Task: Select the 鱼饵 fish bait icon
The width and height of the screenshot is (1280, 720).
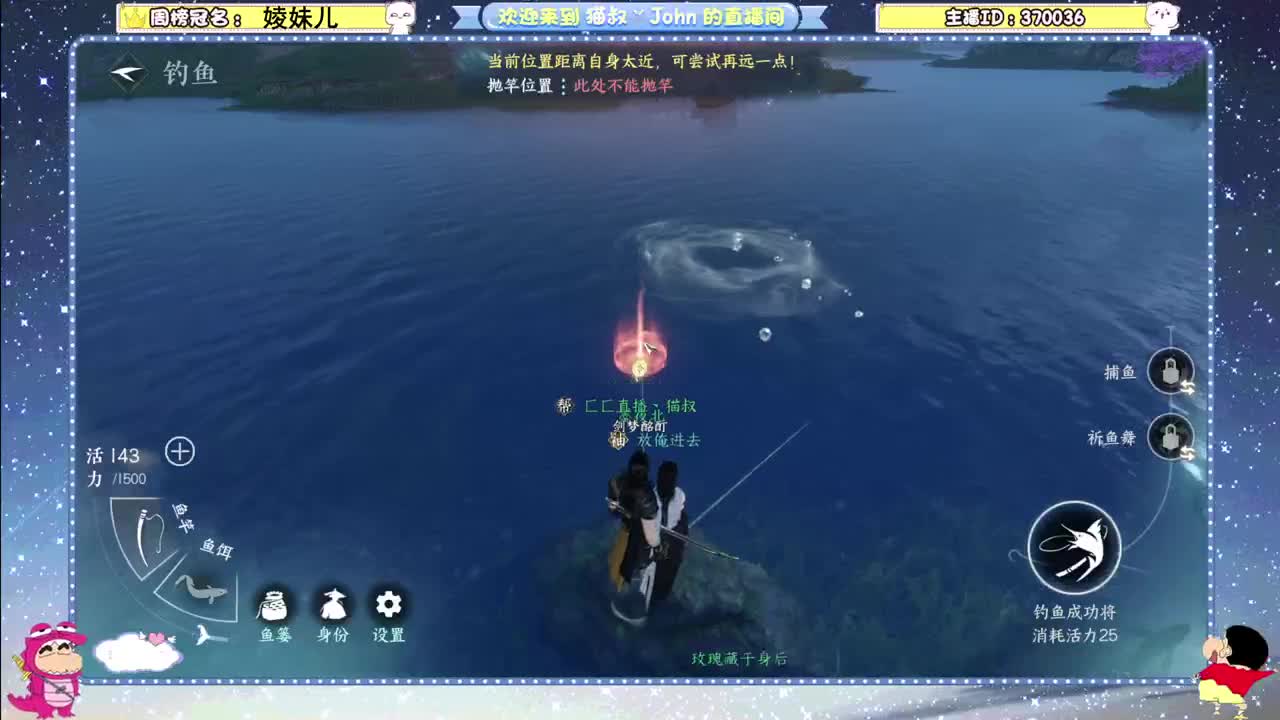Action: (x=200, y=590)
